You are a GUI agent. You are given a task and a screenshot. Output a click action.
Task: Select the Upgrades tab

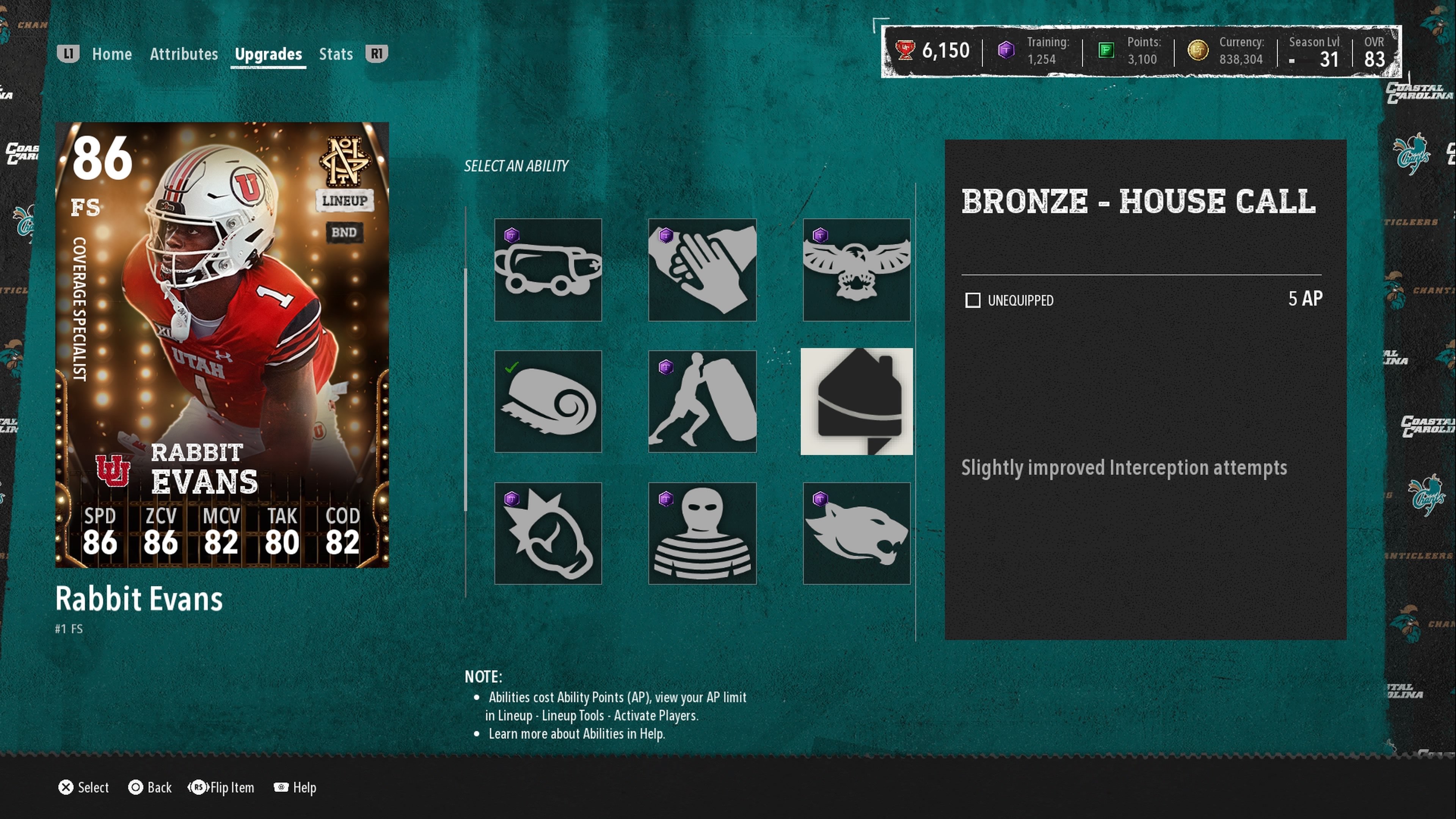[268, 54]
